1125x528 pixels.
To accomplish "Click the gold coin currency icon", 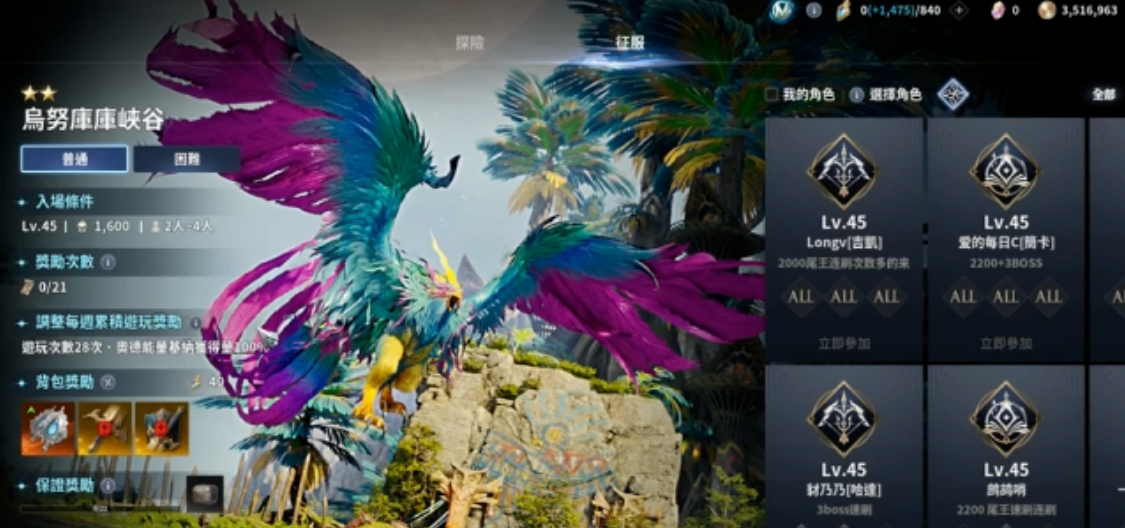I will click(1047, 10).
